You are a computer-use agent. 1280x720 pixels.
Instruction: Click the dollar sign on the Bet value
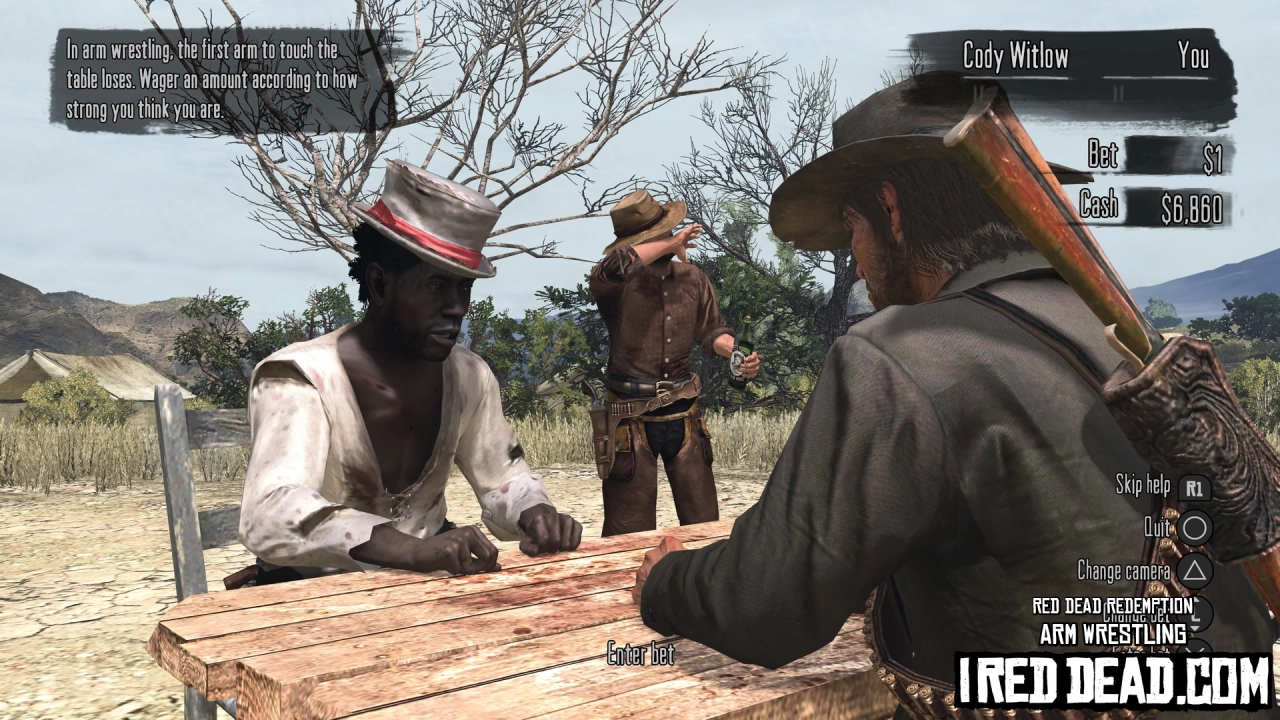1207,155
